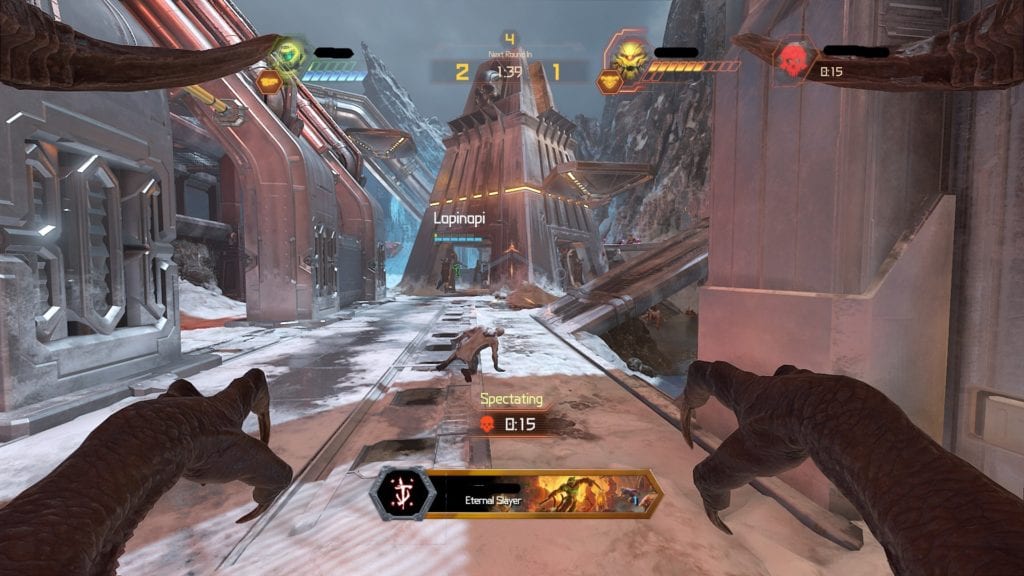This screenshot has width=1024, height=576.
Task: Click the green Slayer helmet portrait
Action: pyautogui.click(x=288, y=54)
